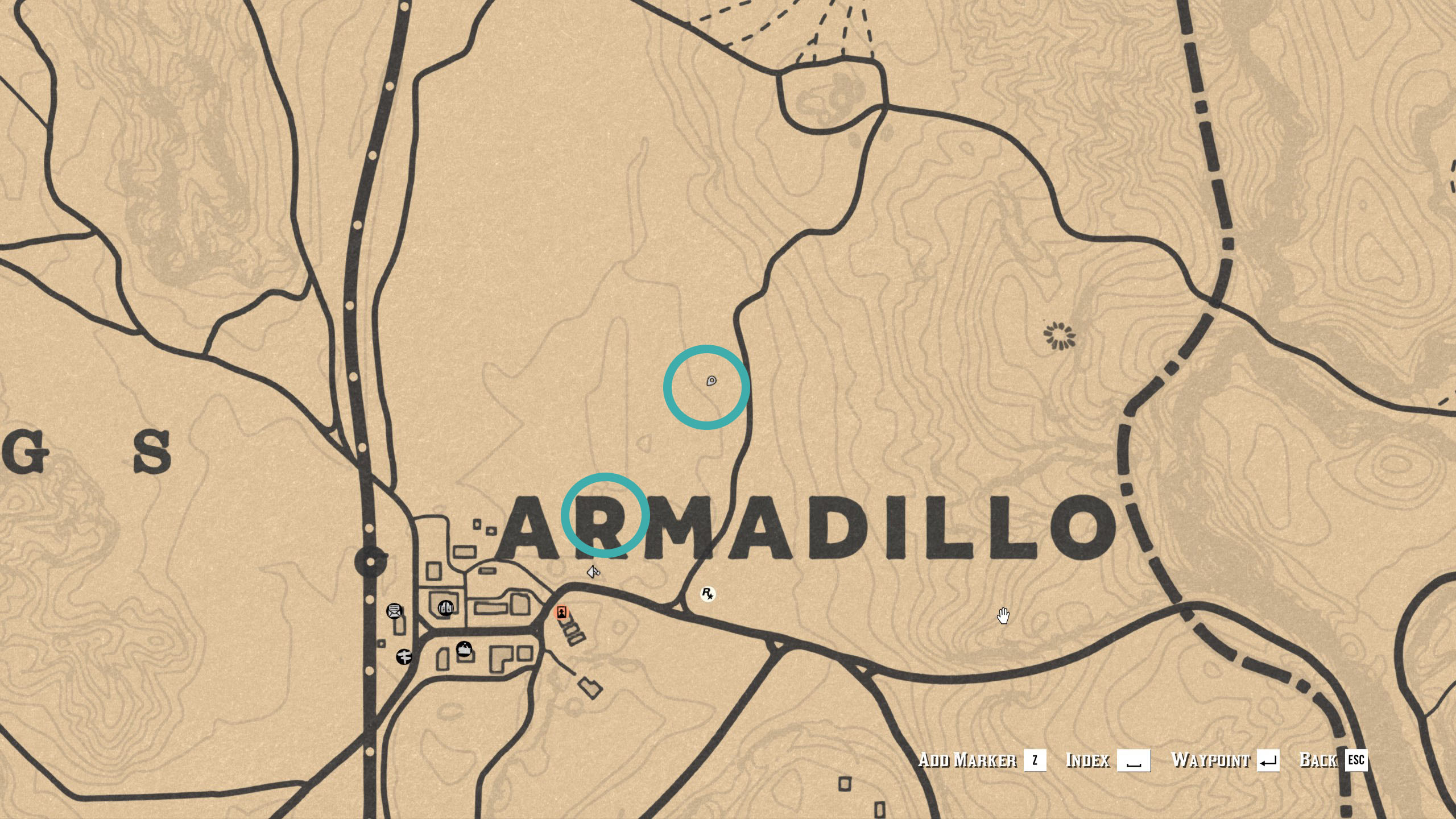Screen dimensions: 1456x819
Task: Click the orange stranger mission portrait icon
Action: coord(561,612)
